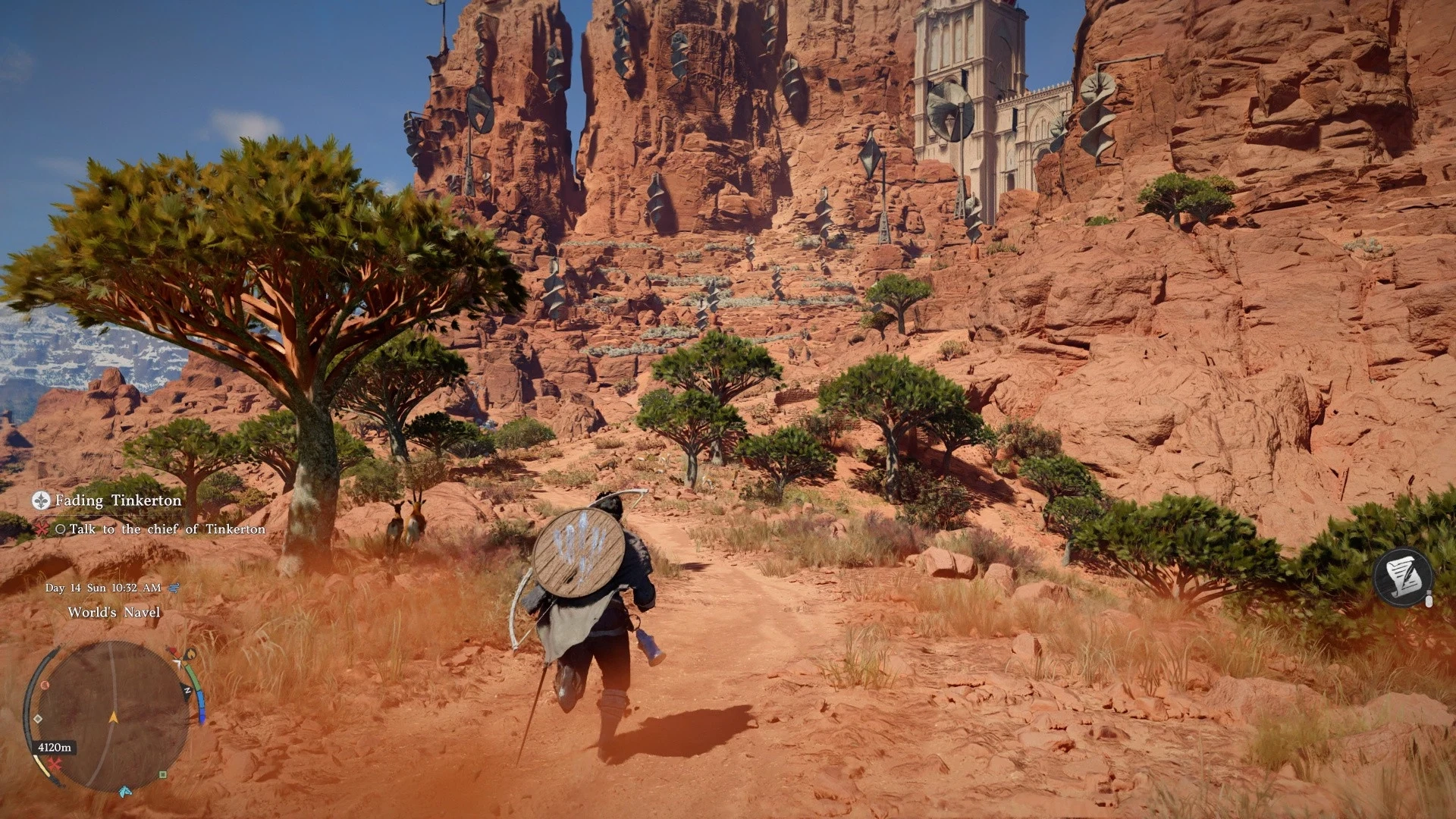The image size is (1456, 819).
Task: Select the horse icon on the minimap edge
Action: (125, 792)
